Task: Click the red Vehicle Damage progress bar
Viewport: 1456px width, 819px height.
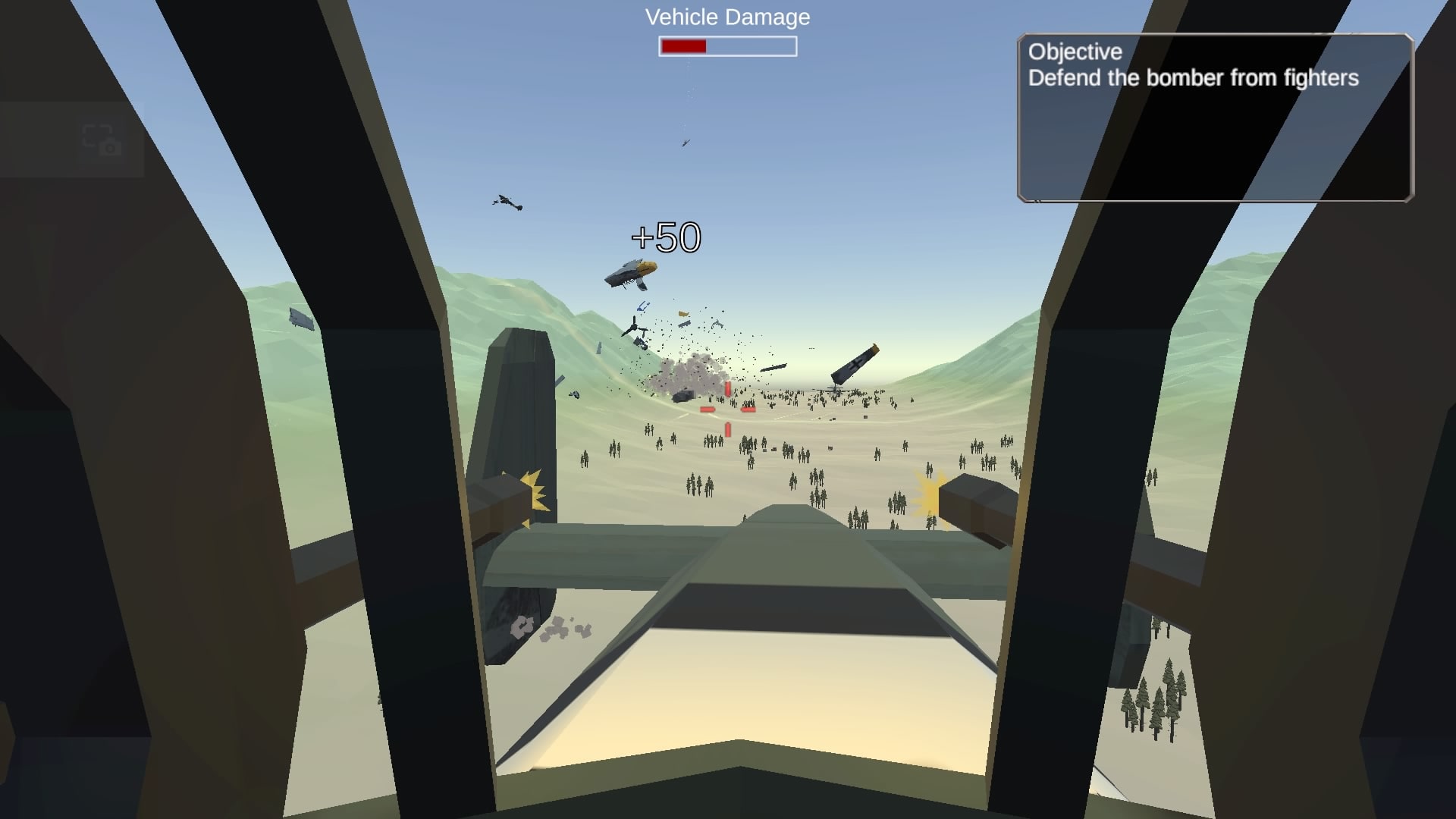Action: pos(682,46)
